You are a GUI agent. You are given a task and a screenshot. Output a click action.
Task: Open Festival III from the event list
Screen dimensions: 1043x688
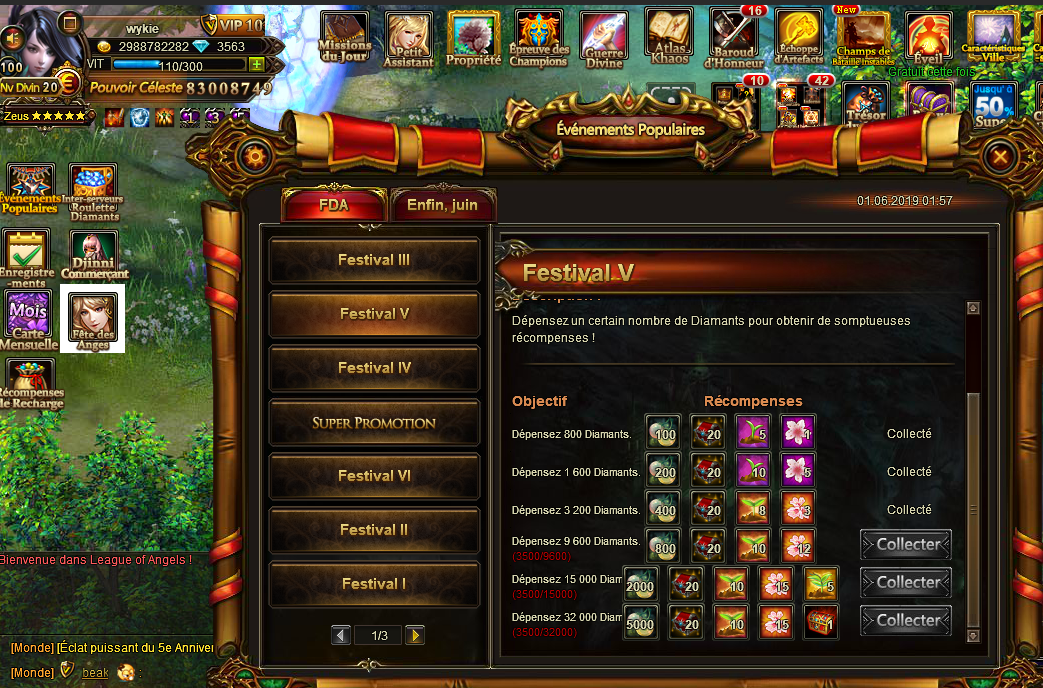[x=374, y=260]
